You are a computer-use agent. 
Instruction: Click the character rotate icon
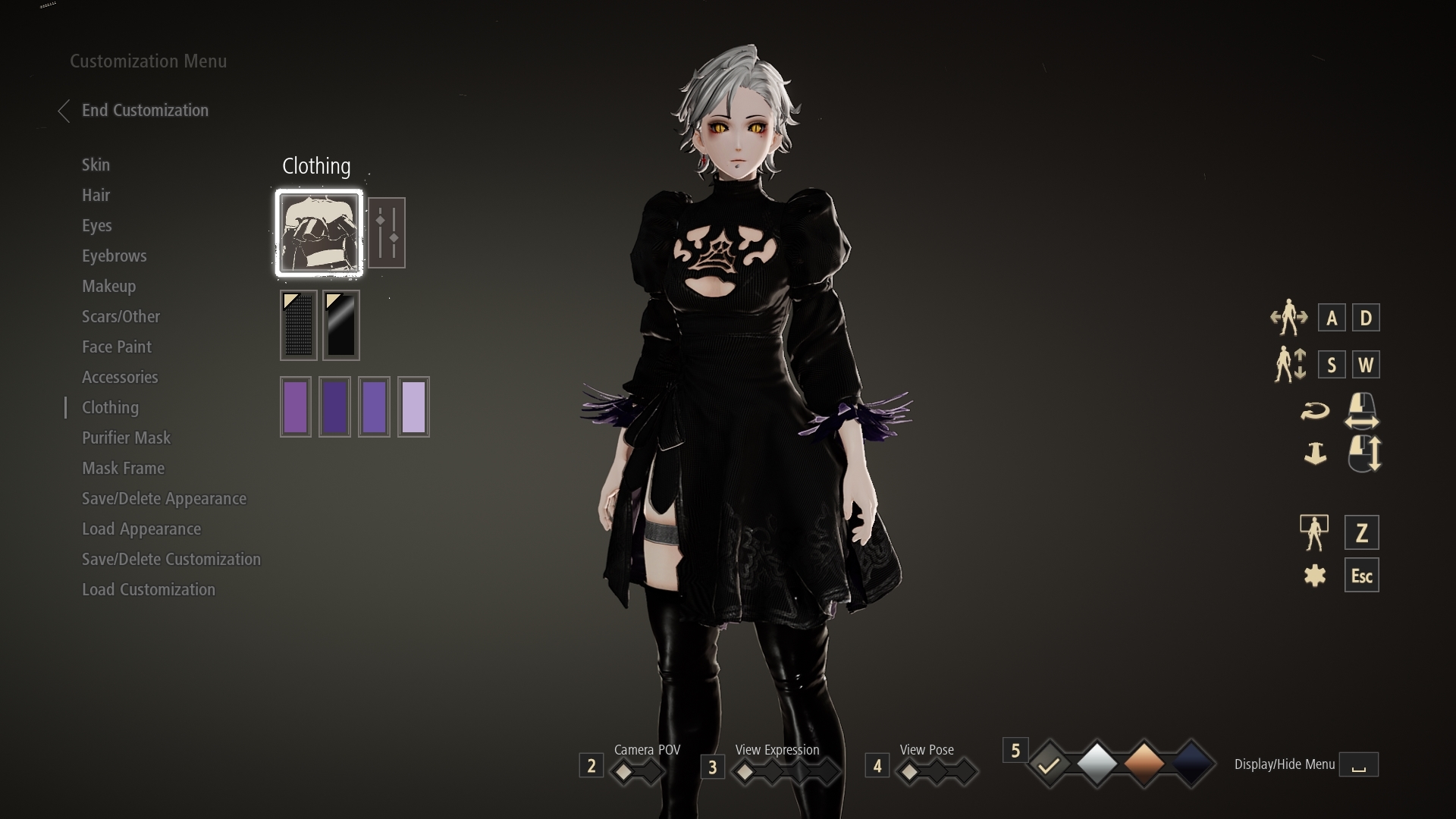click(x=1316, y=410)
